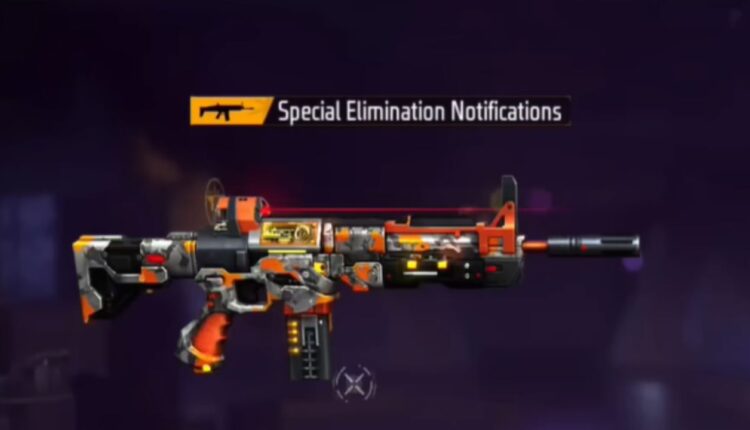Select the Special Elimination Notifications label

click(x=419, y=111)
